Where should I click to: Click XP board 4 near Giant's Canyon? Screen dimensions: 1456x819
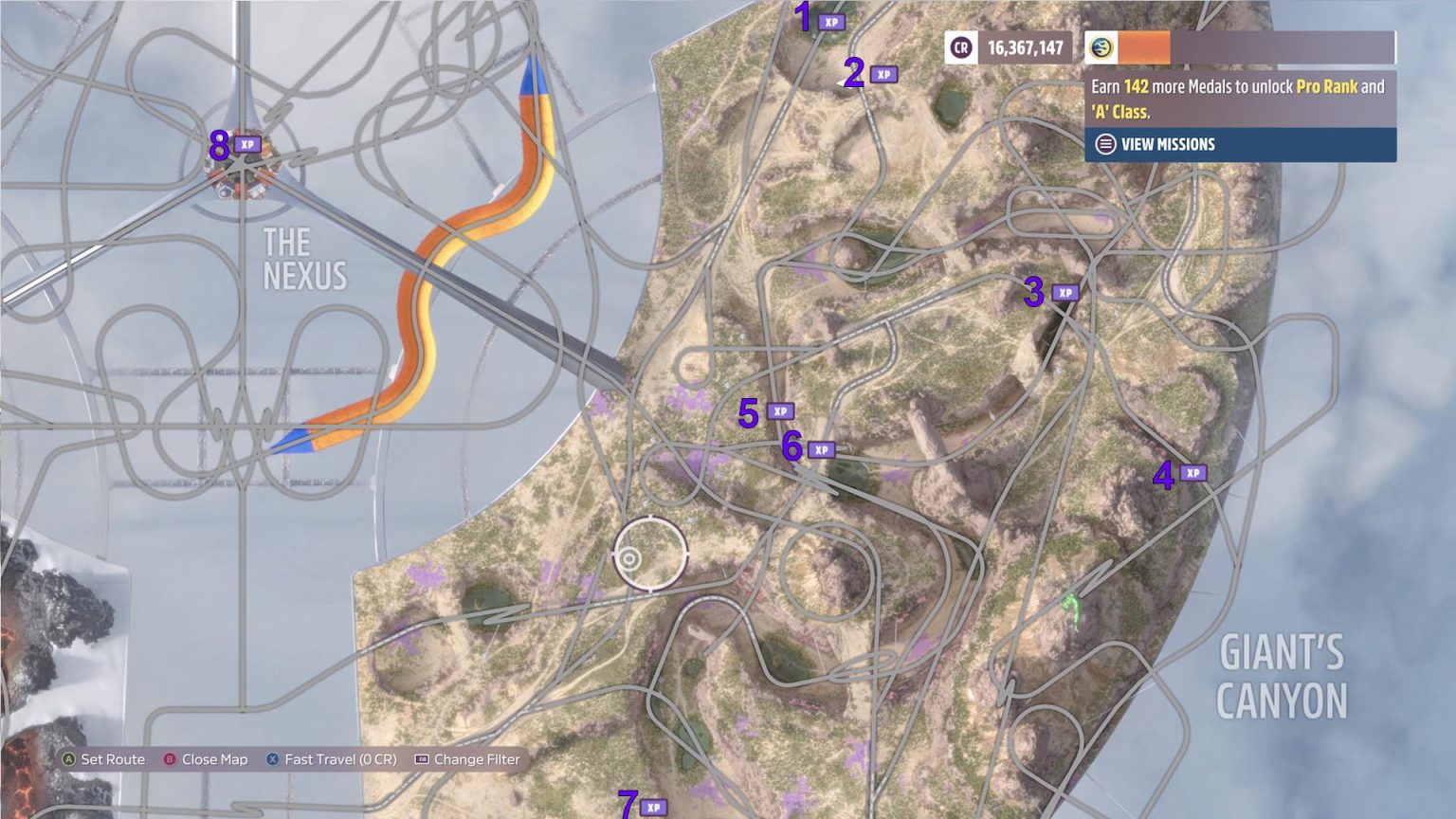tap(1195, 473)
